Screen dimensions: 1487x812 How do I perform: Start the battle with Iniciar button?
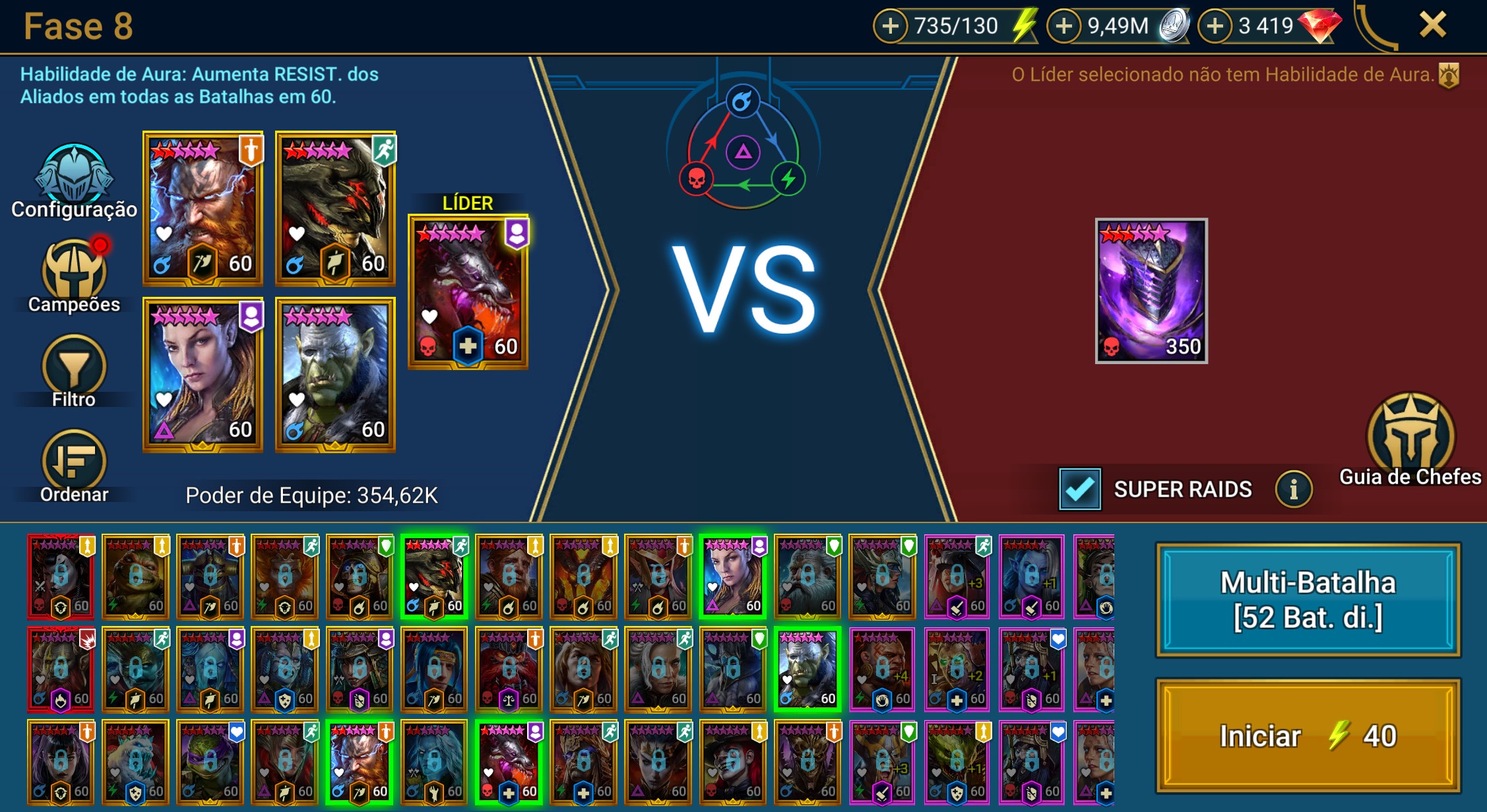(1308, 735)
